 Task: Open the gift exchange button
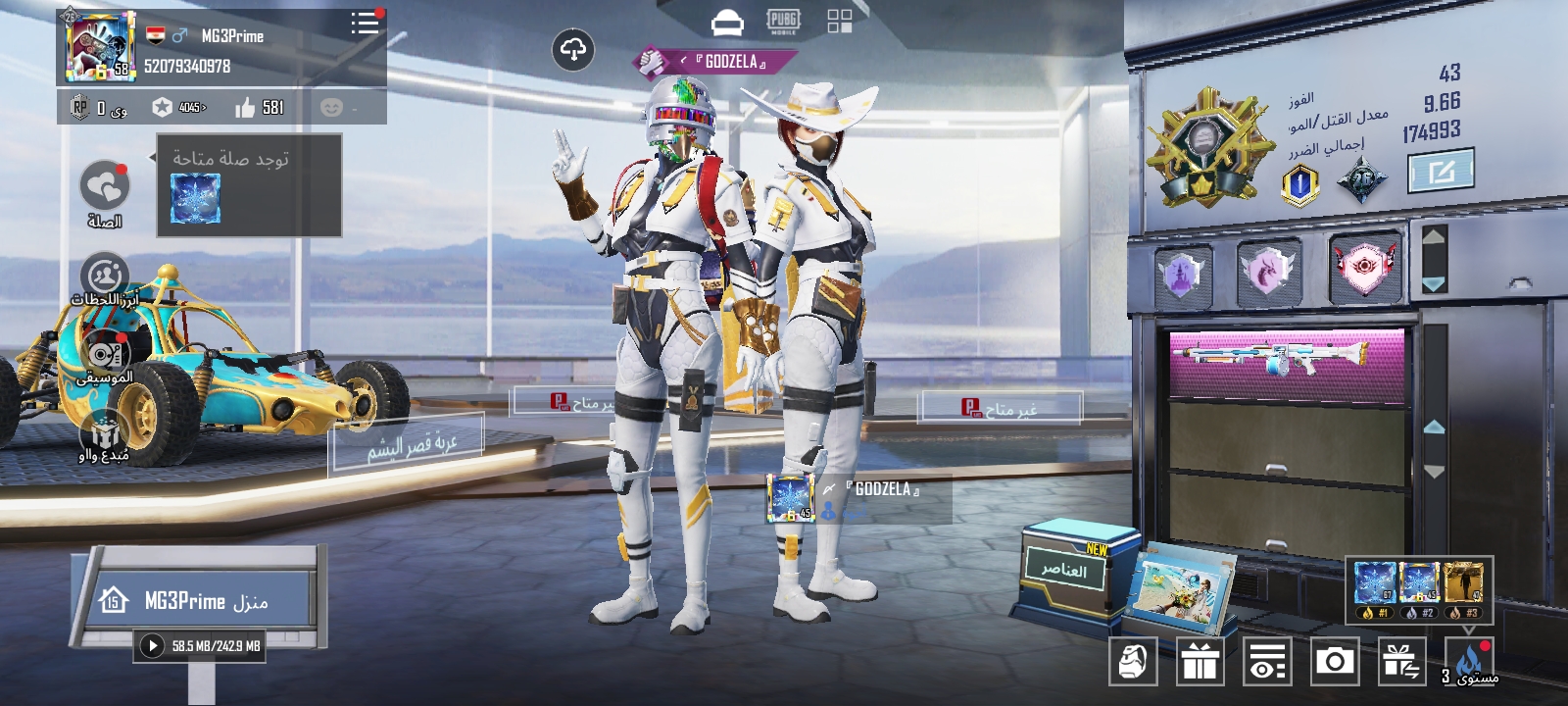tap(1401, 661)
